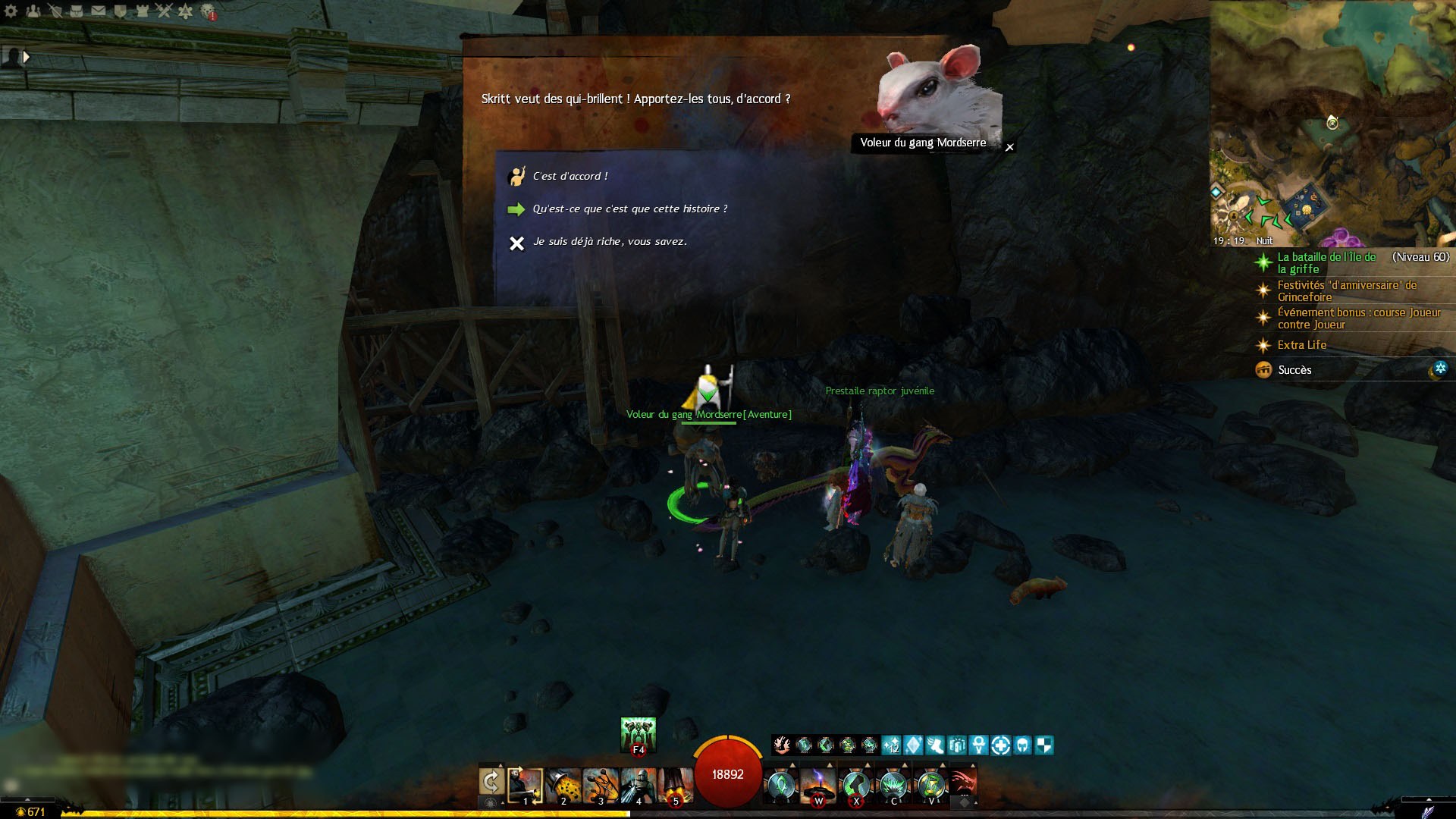Activate the F4 toolbelt skill

(638, 735)
